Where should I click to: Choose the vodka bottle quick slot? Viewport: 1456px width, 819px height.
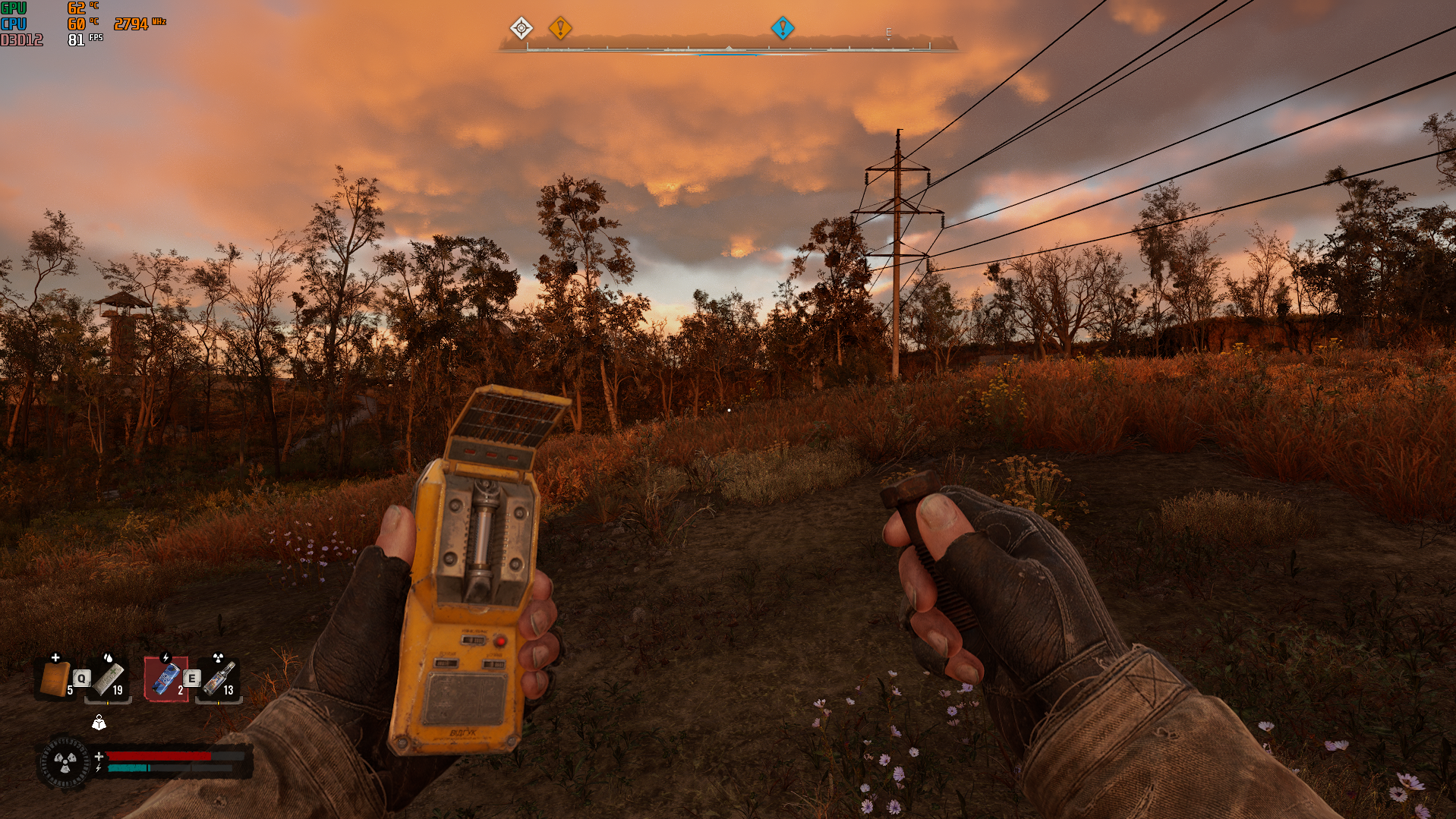pyautogui.click(x=219, y=679)
